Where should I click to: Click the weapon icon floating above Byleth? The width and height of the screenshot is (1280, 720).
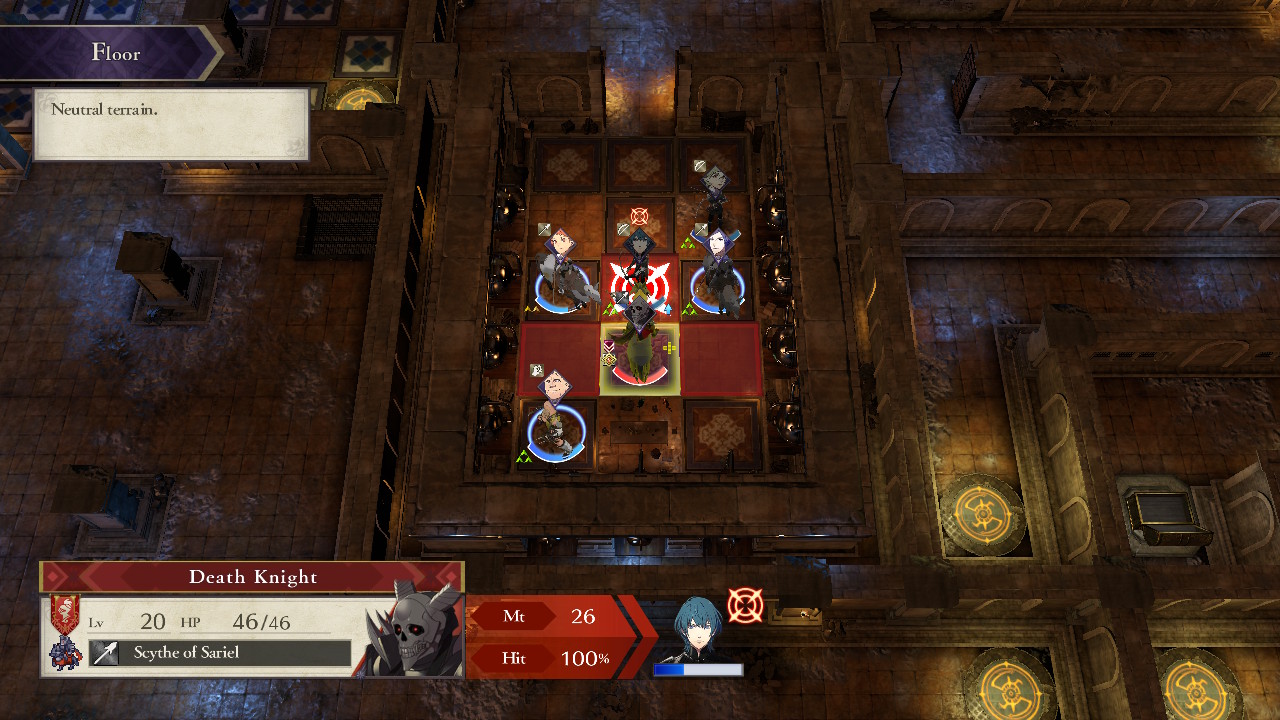click(622, 230)
